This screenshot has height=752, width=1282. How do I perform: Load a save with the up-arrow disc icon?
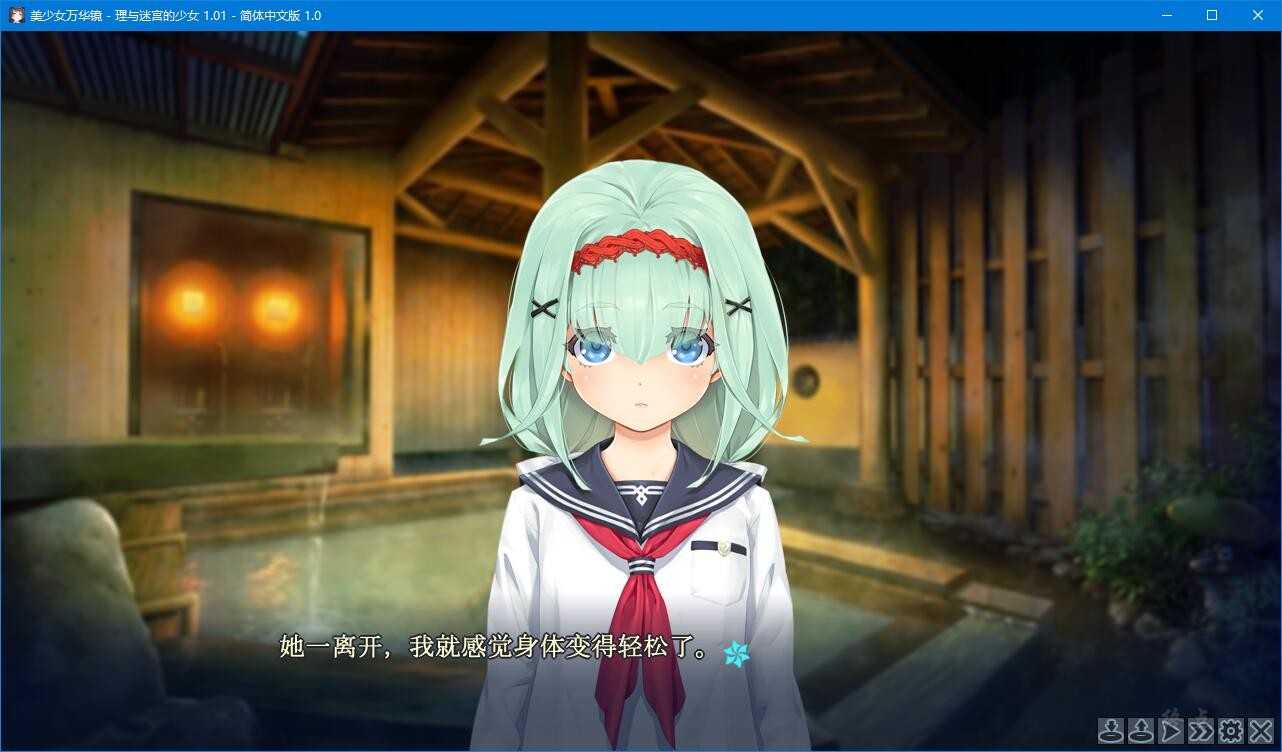point(1140,731)
